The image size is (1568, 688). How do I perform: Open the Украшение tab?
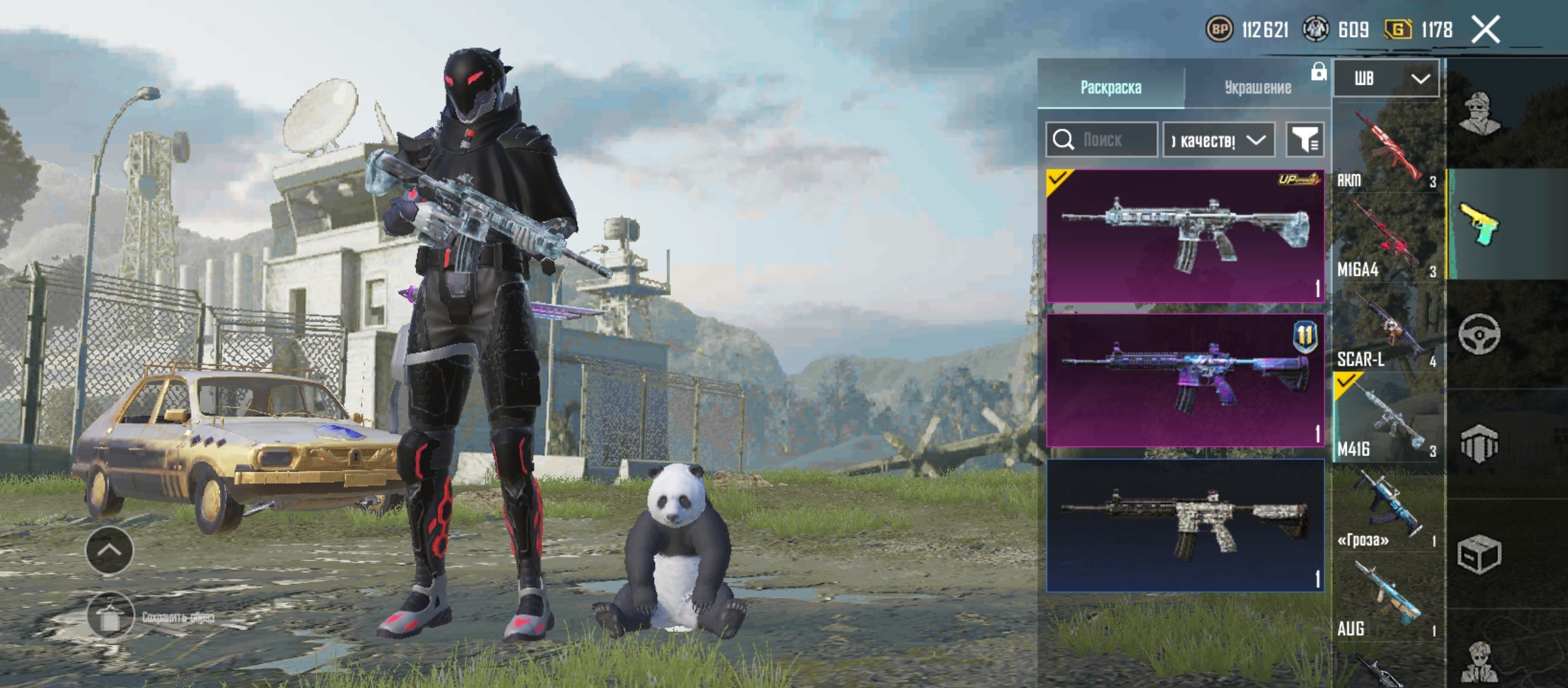1257,87
